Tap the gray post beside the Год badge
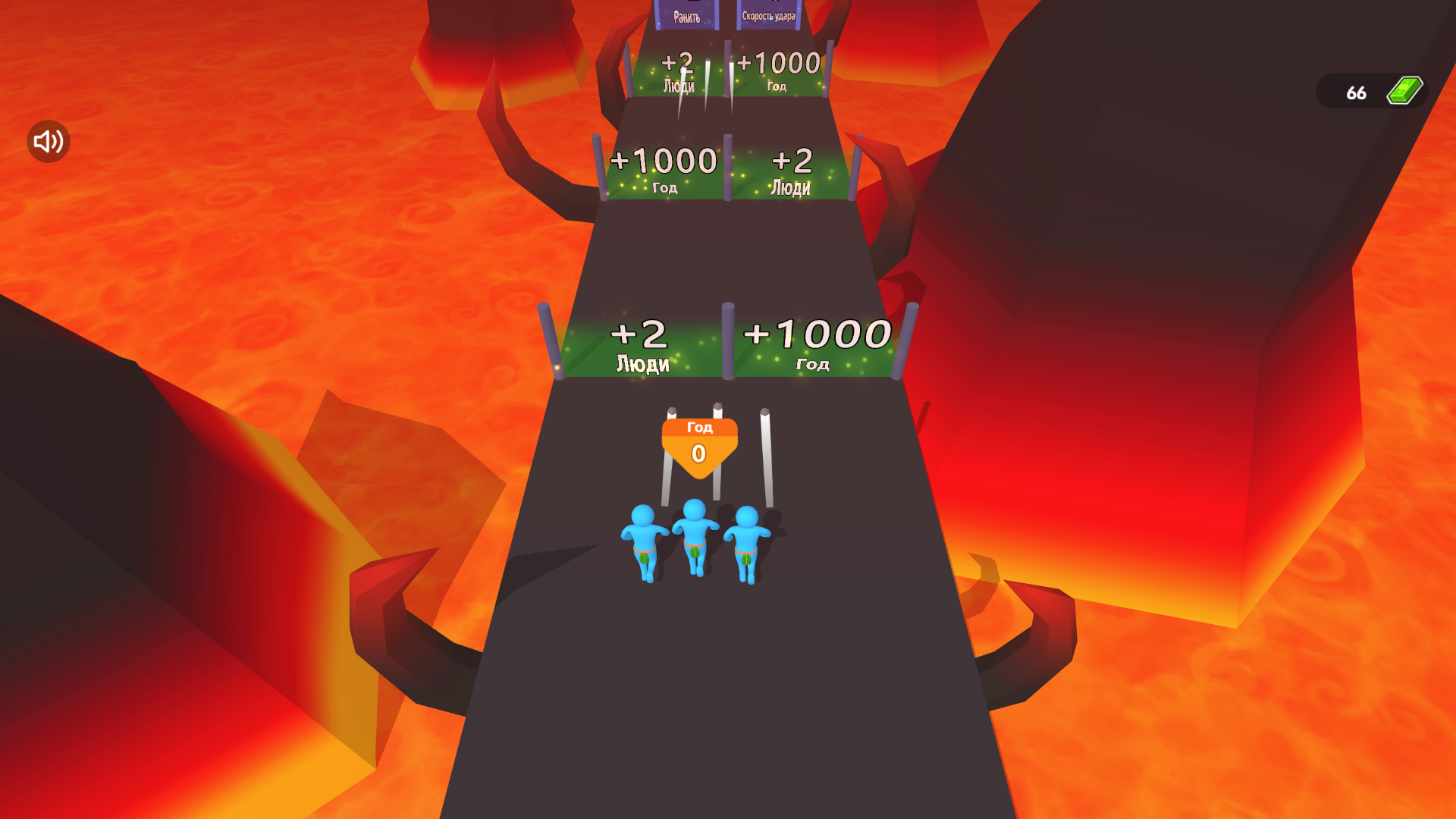Viewport: 1456px width, 819px height. (x=766, y=447)
